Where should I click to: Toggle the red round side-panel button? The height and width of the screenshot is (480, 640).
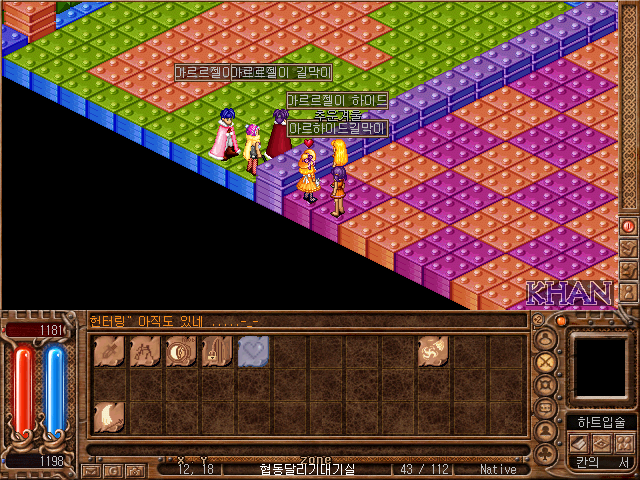click(x=628, y=227)
